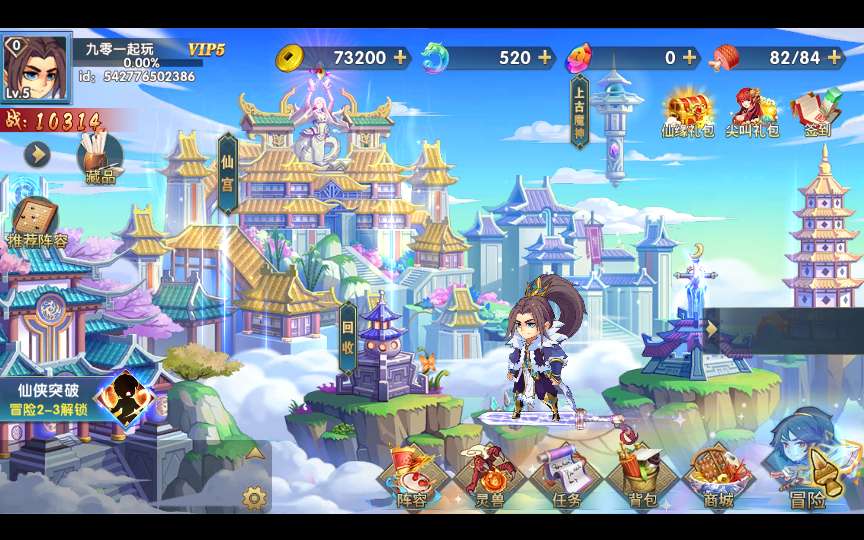Add more gold coins with plus button
Screen dimensions: 864x540
point(400,58)
